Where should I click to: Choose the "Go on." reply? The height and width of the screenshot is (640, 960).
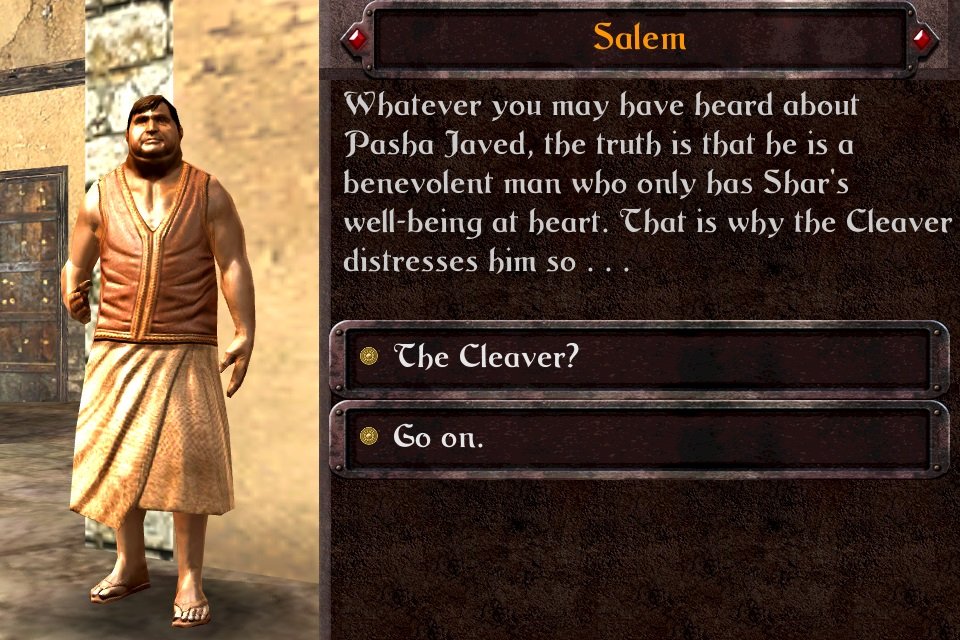(x=638, y=437)
